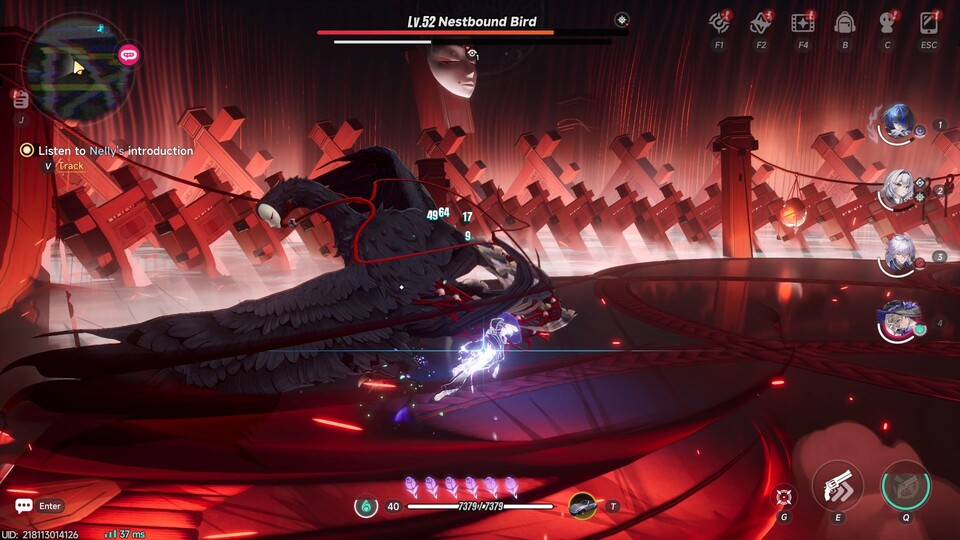Screen dimensions: 960x540
Task: Select the car vehicle icon
Action: (583, 506)
